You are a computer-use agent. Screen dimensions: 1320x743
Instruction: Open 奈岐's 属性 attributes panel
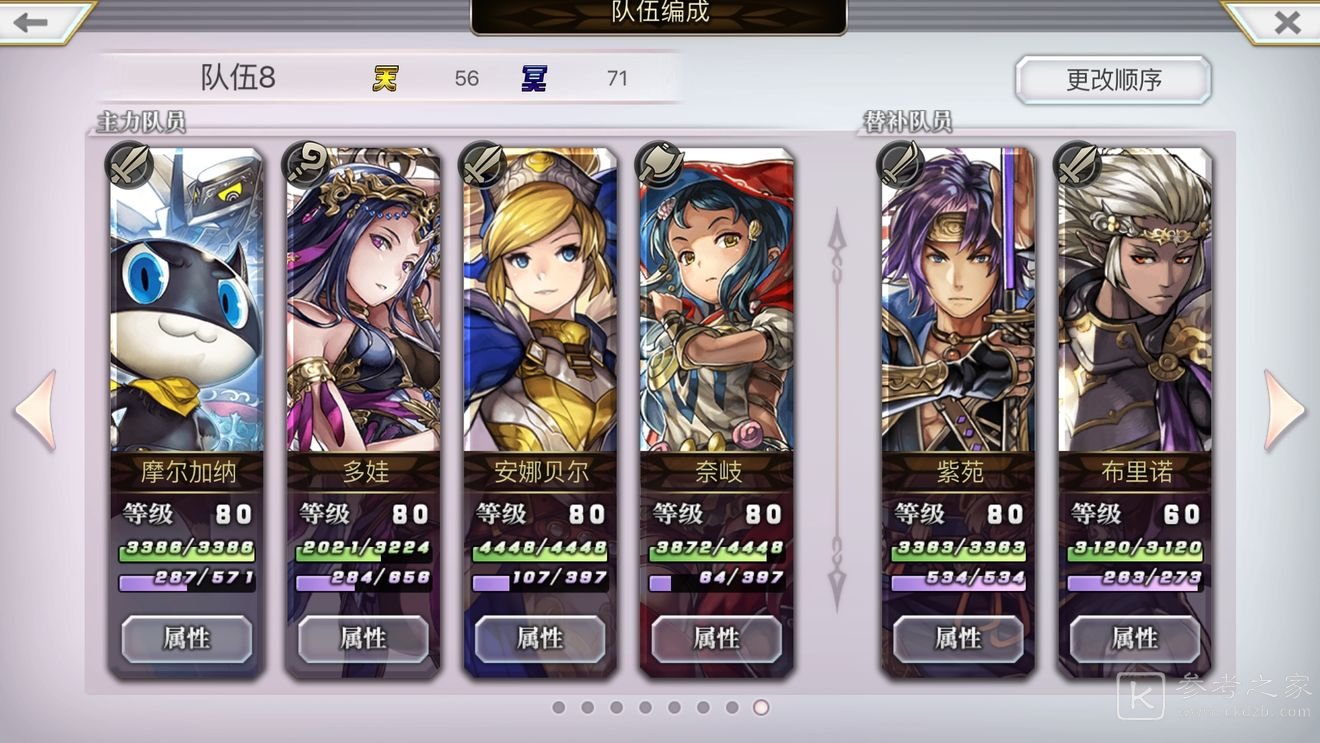pos(717,638)
